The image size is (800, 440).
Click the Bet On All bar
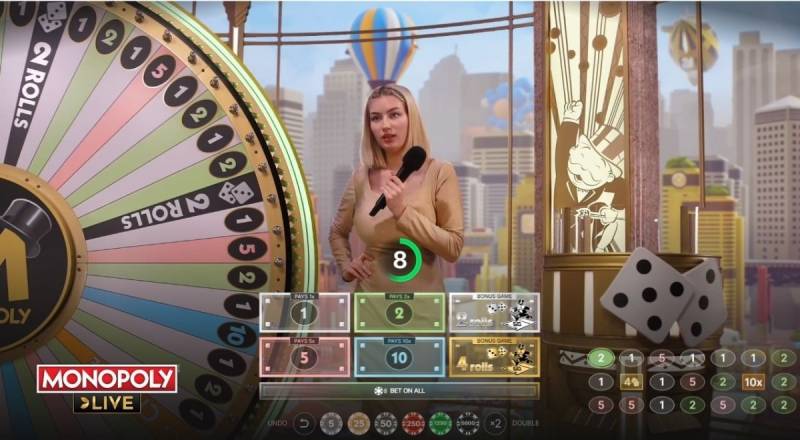pos(399,390)
